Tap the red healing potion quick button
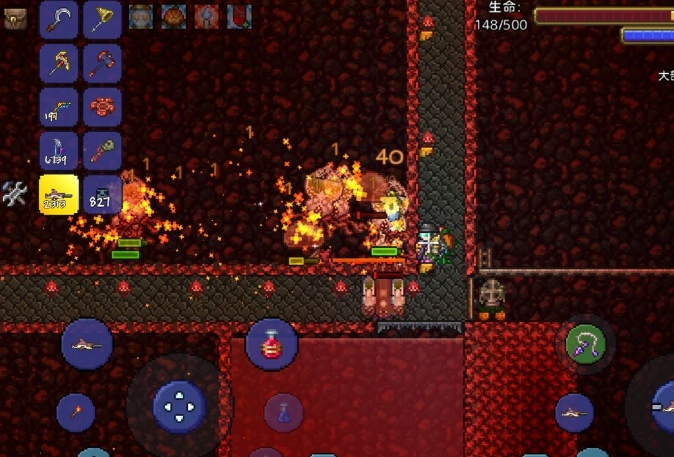Viewport: 674px width, 457px height. point(271,345)
